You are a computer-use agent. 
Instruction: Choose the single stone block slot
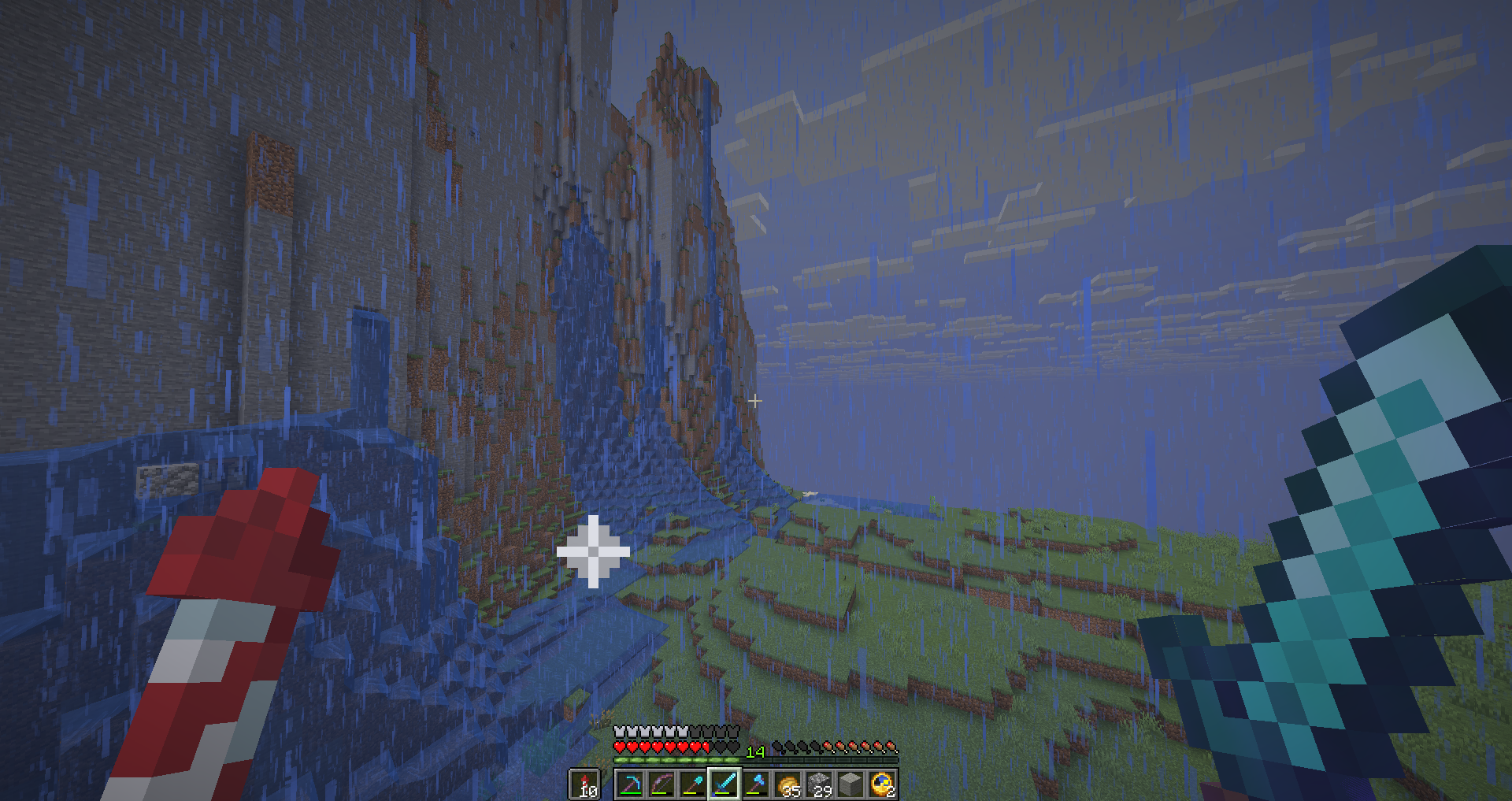pos(850,784)
